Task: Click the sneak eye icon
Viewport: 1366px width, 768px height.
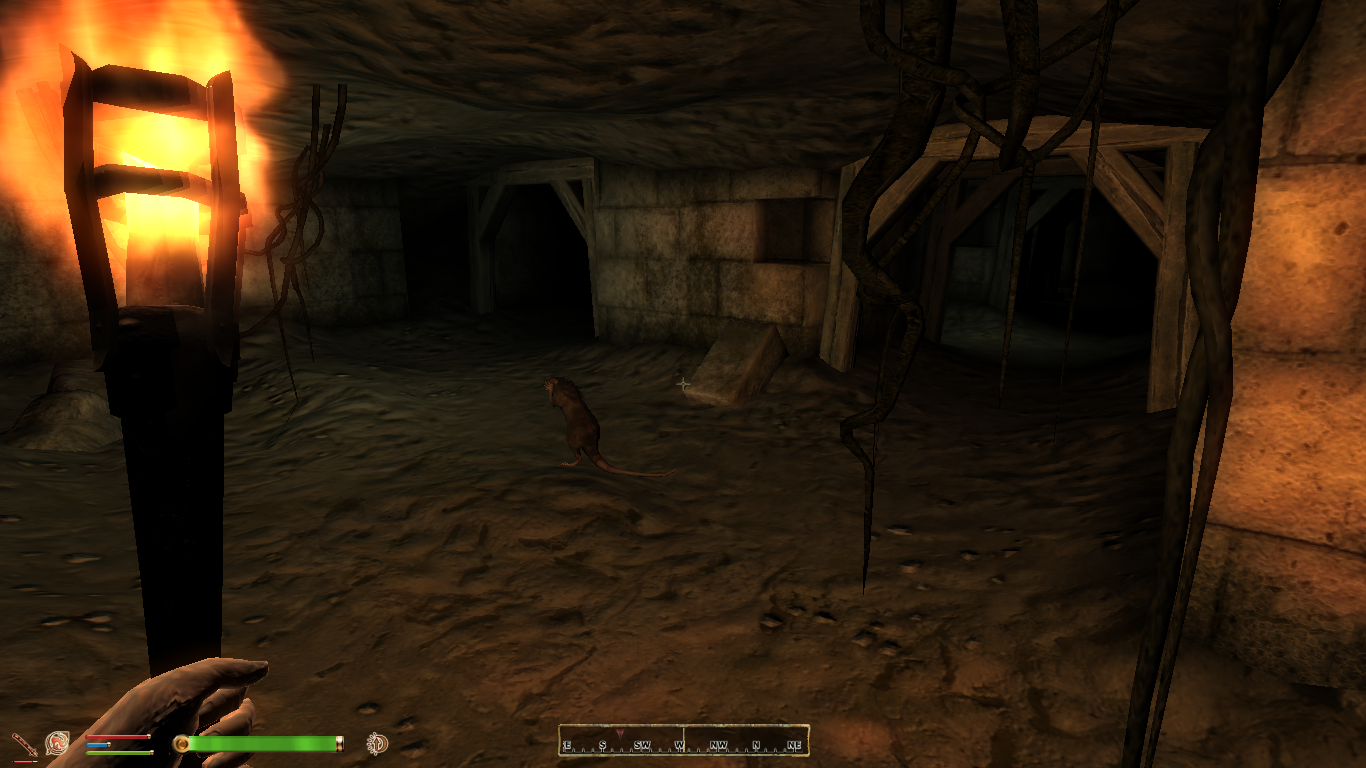Action: point(378,743)
